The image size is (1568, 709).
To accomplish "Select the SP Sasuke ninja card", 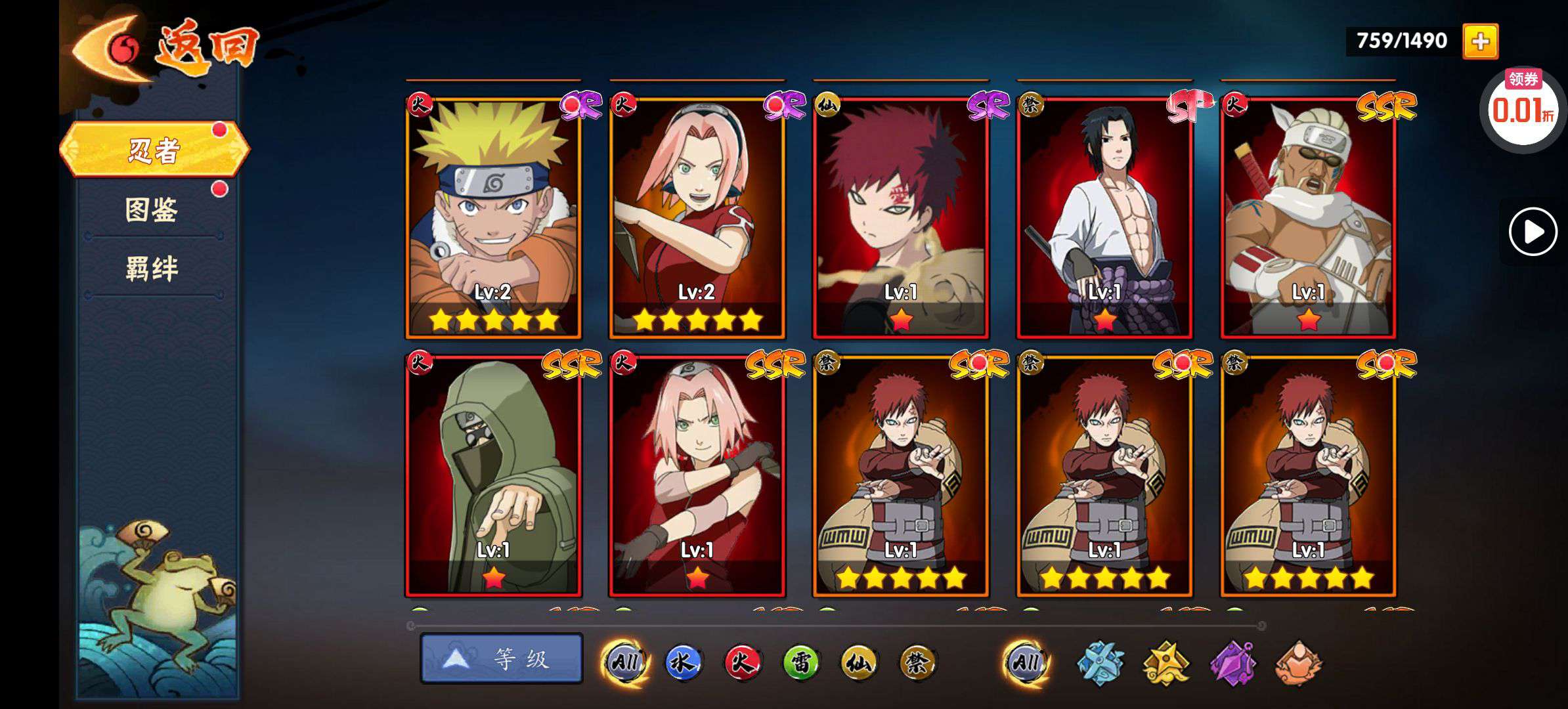I will pos(1104,218).
